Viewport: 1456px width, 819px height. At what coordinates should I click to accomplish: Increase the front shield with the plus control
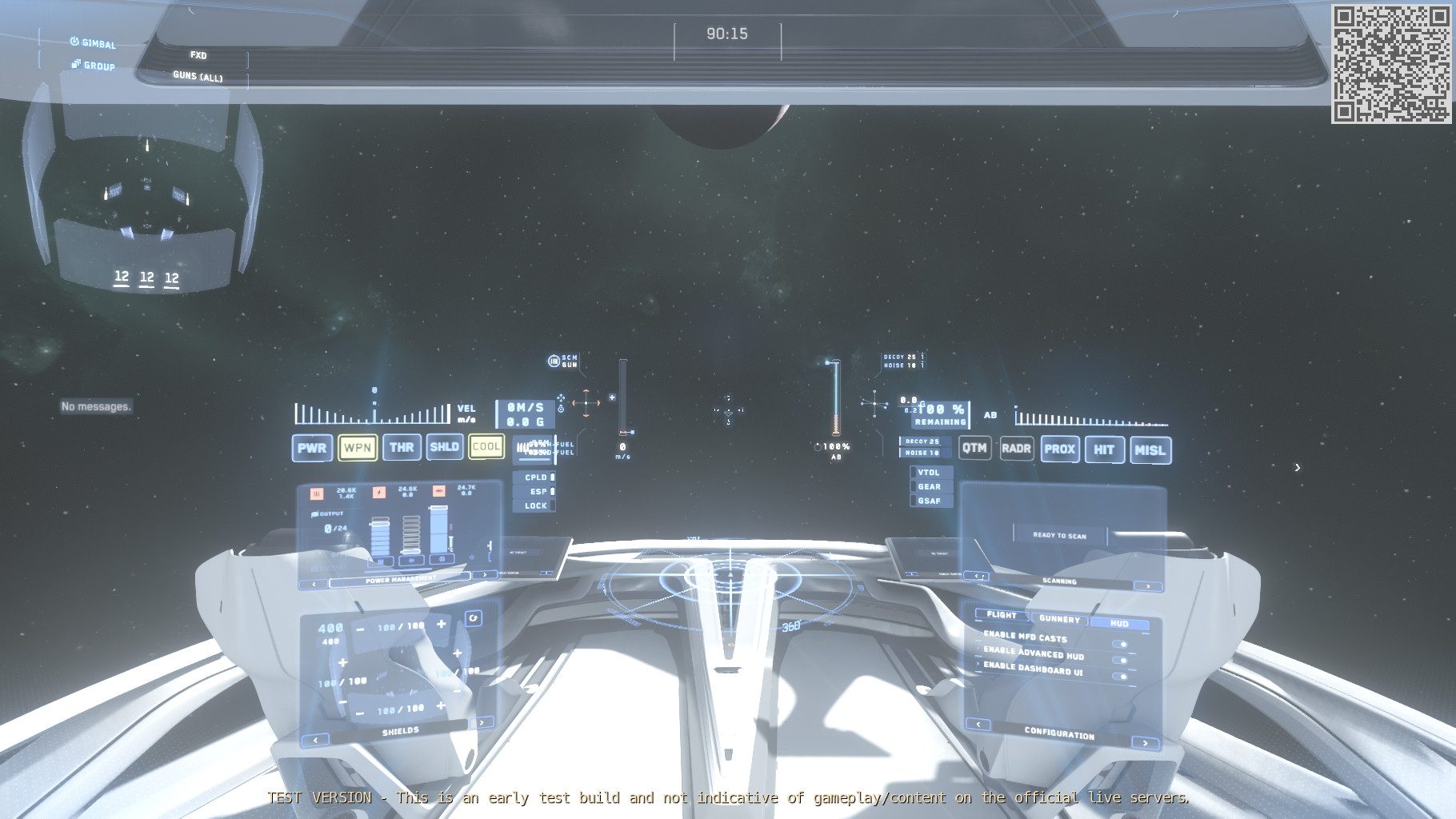(442, 625)
